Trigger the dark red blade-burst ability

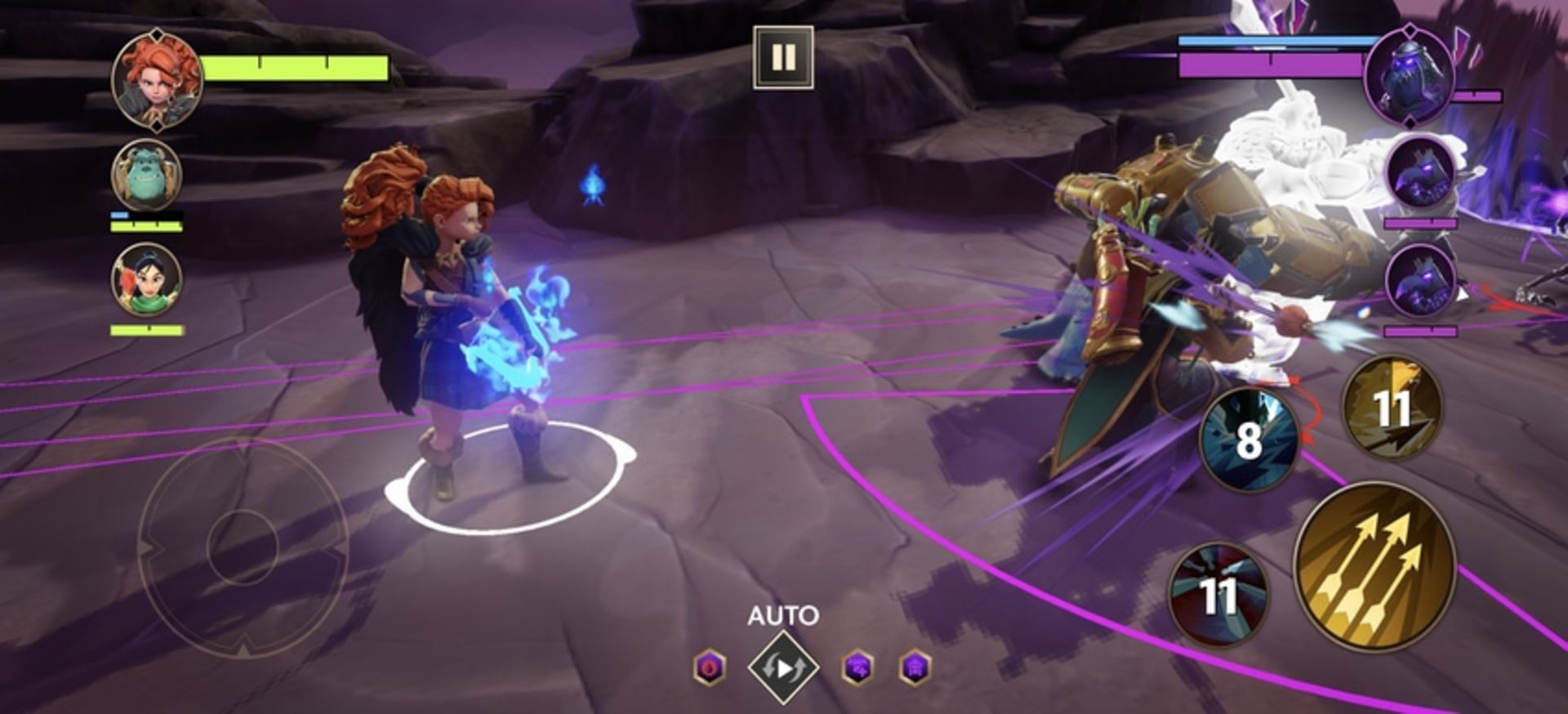(1218, 594)
